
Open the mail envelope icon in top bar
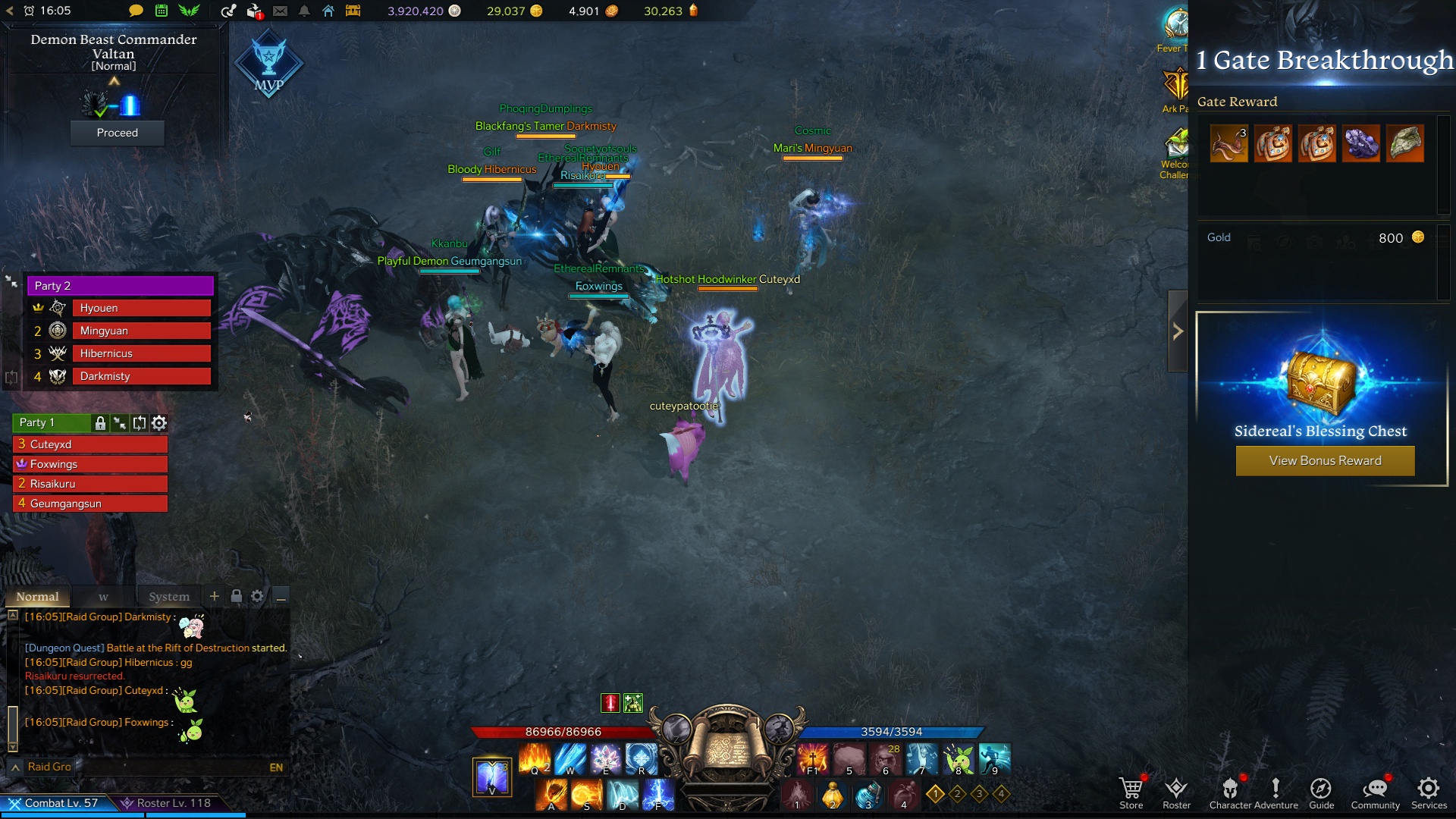point(281,11)
